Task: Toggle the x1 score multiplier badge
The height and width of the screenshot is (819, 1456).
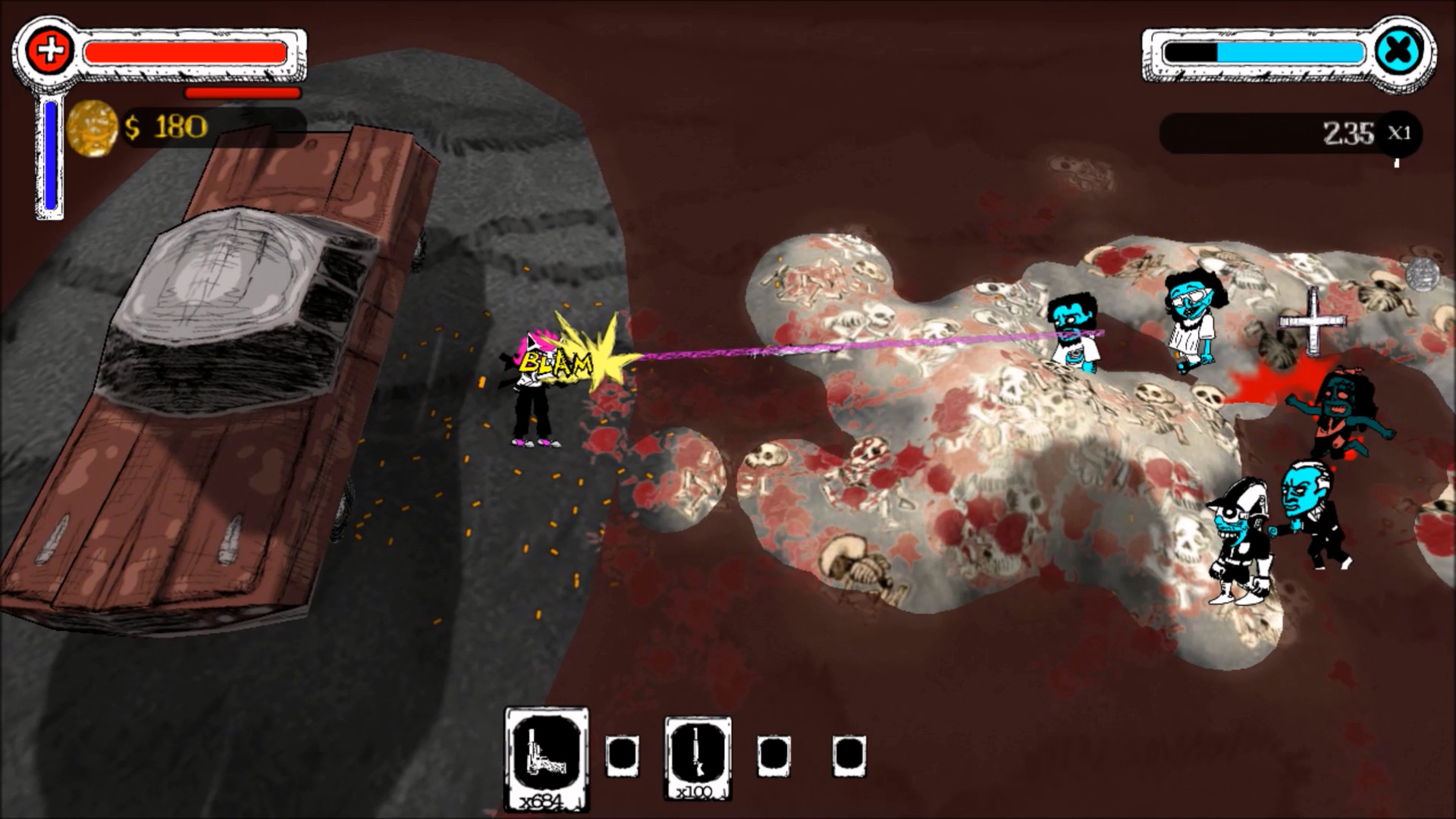Action: pyautogui.click(x=1398, y=133)
